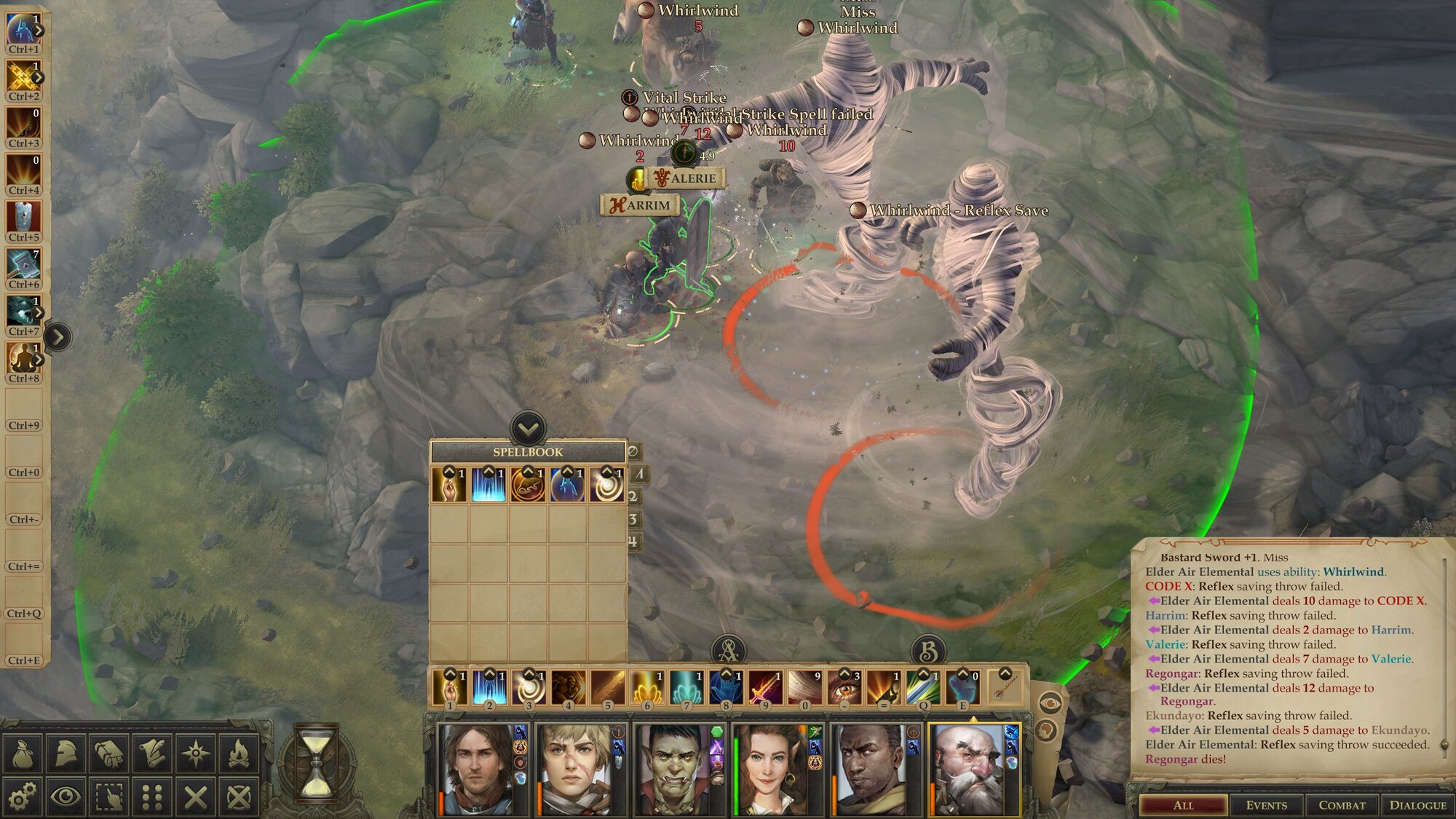This screenshot has height=819, width=1456.
Task: Choose the scarred blonde woman portrait
Action: click(x=574, y=769)
